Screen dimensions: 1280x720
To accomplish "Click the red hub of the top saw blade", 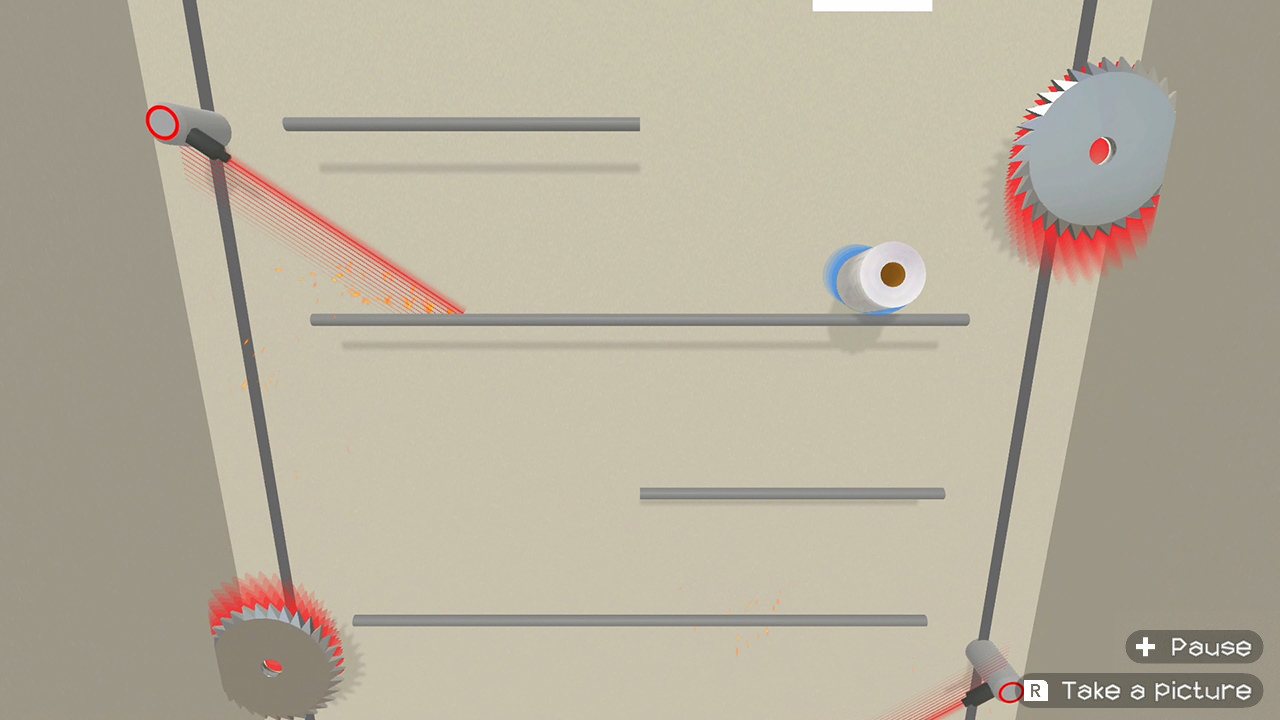I will click(x=1098, y=153).
